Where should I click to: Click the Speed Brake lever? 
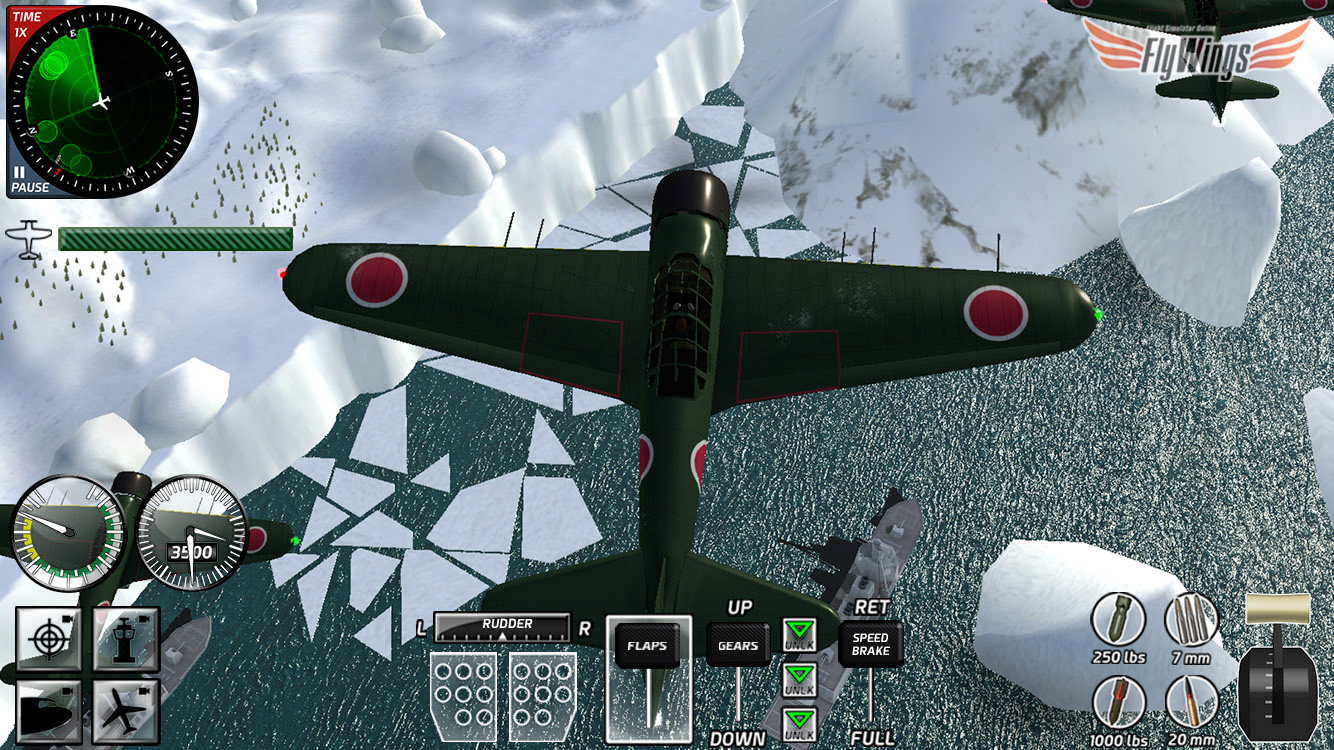click(870, 645)
